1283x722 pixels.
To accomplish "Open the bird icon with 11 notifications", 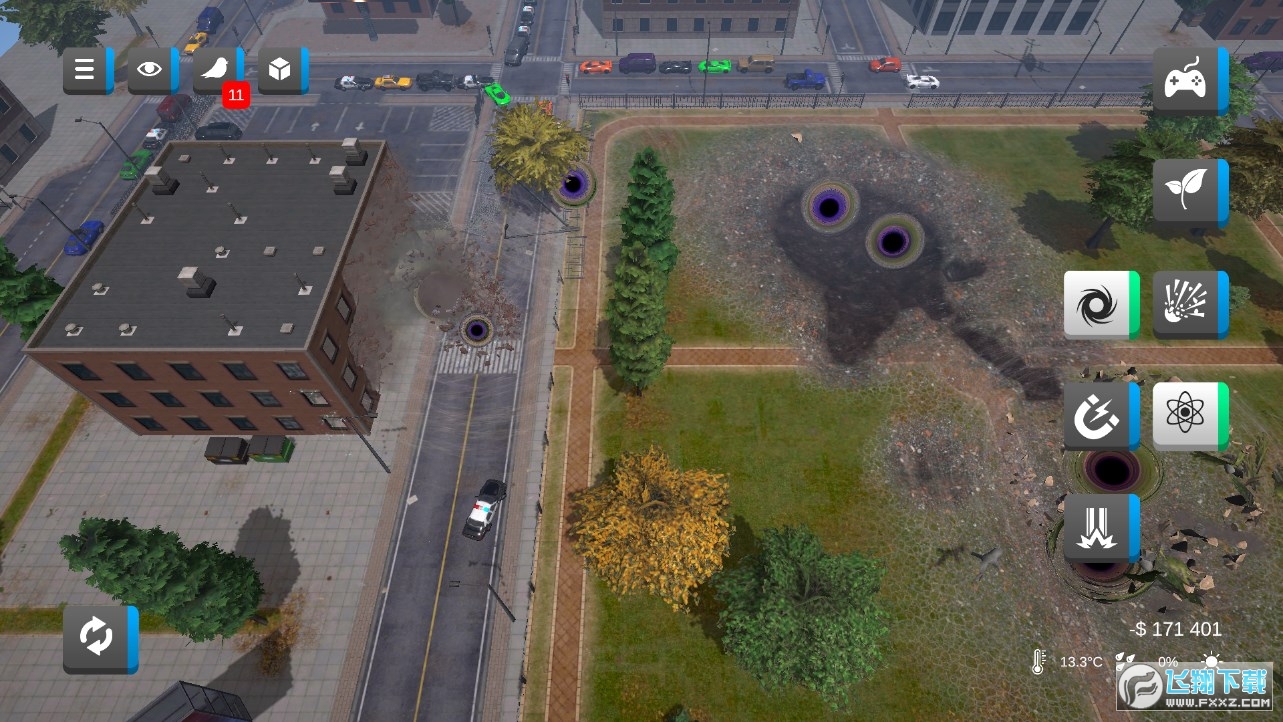I will pyautogui.click(x=216, y=70).
